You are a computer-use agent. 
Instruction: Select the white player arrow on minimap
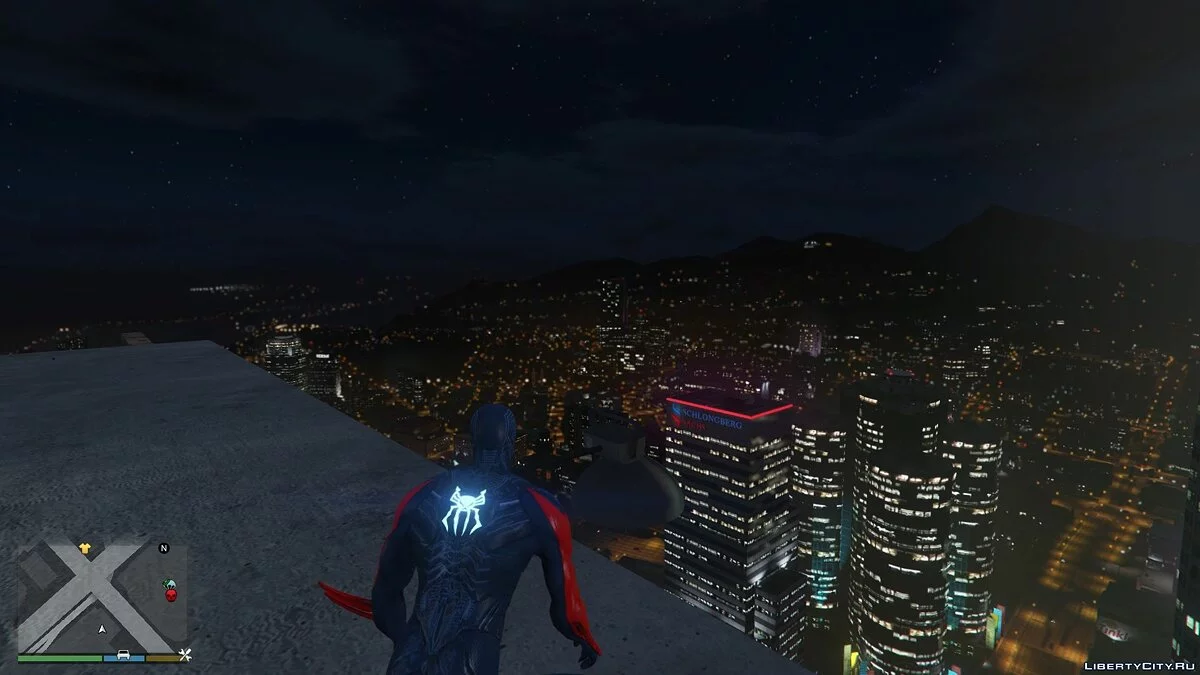point(102,629)
